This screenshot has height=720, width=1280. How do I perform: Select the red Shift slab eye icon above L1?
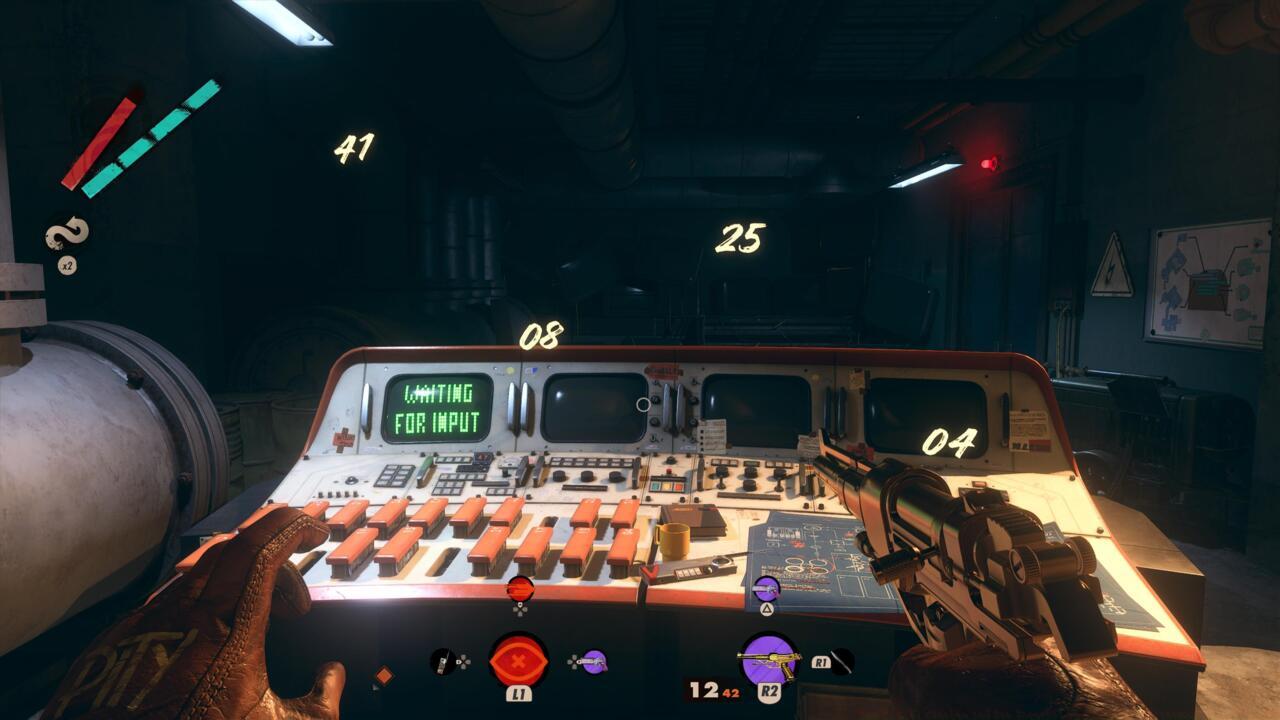point(520,659)
